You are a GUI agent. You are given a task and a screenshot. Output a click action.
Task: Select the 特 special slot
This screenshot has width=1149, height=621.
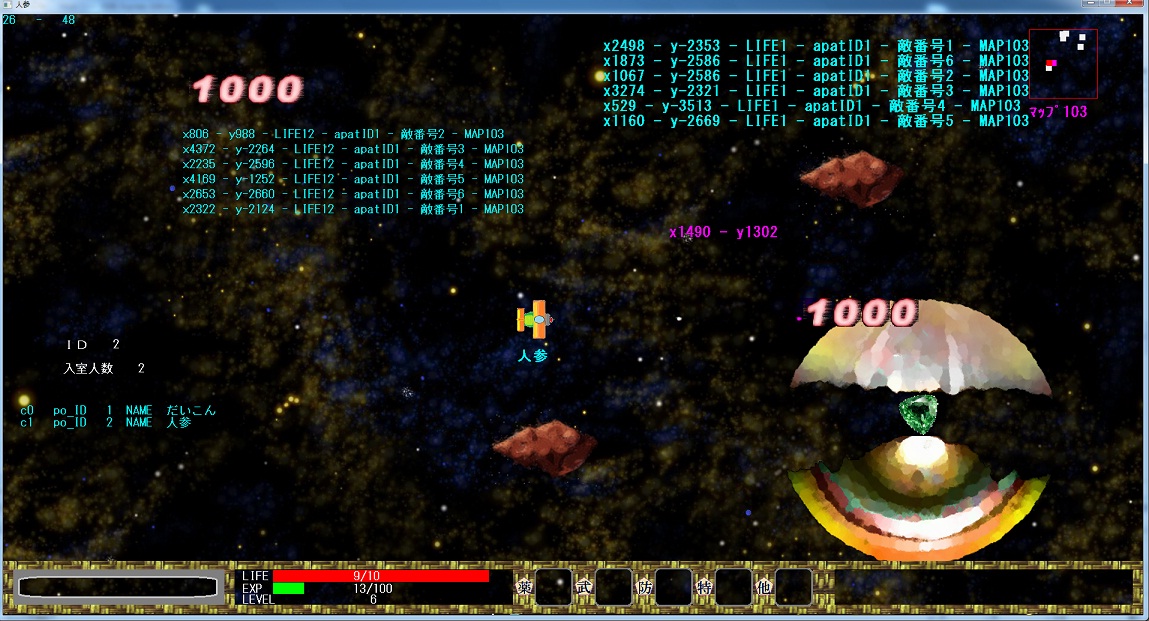tap(733, 587)
